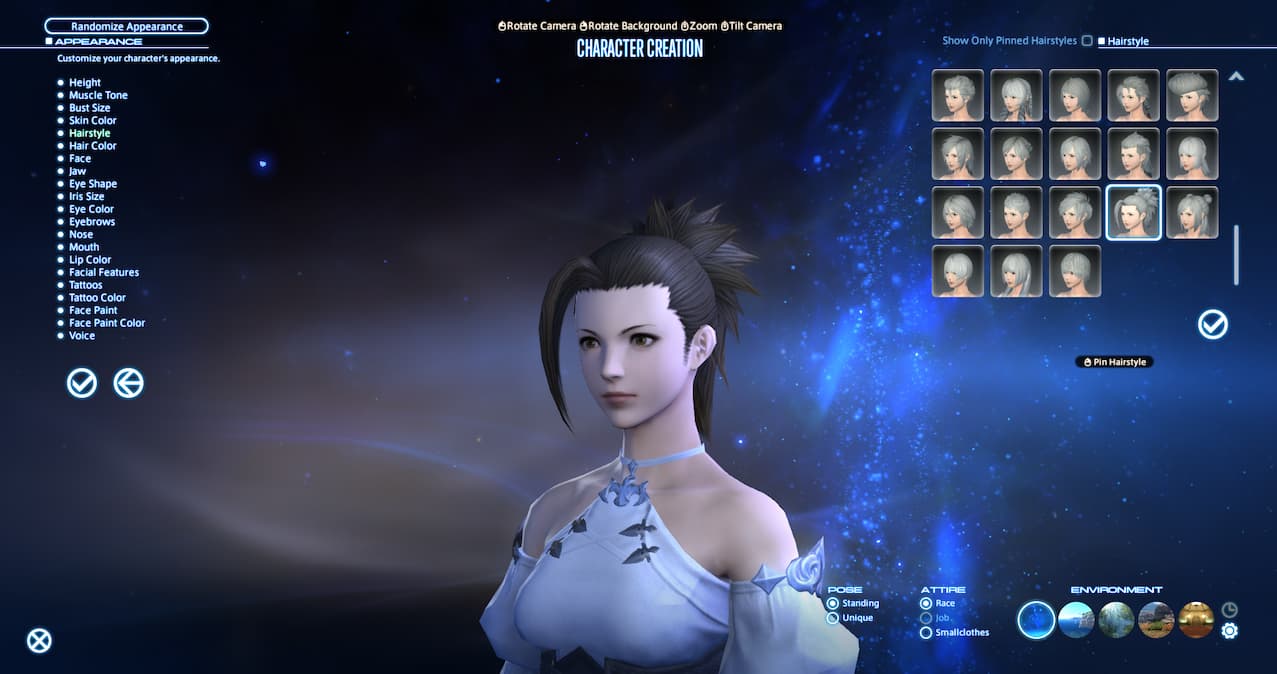Select Height in the appearance list

click(84, 83)
